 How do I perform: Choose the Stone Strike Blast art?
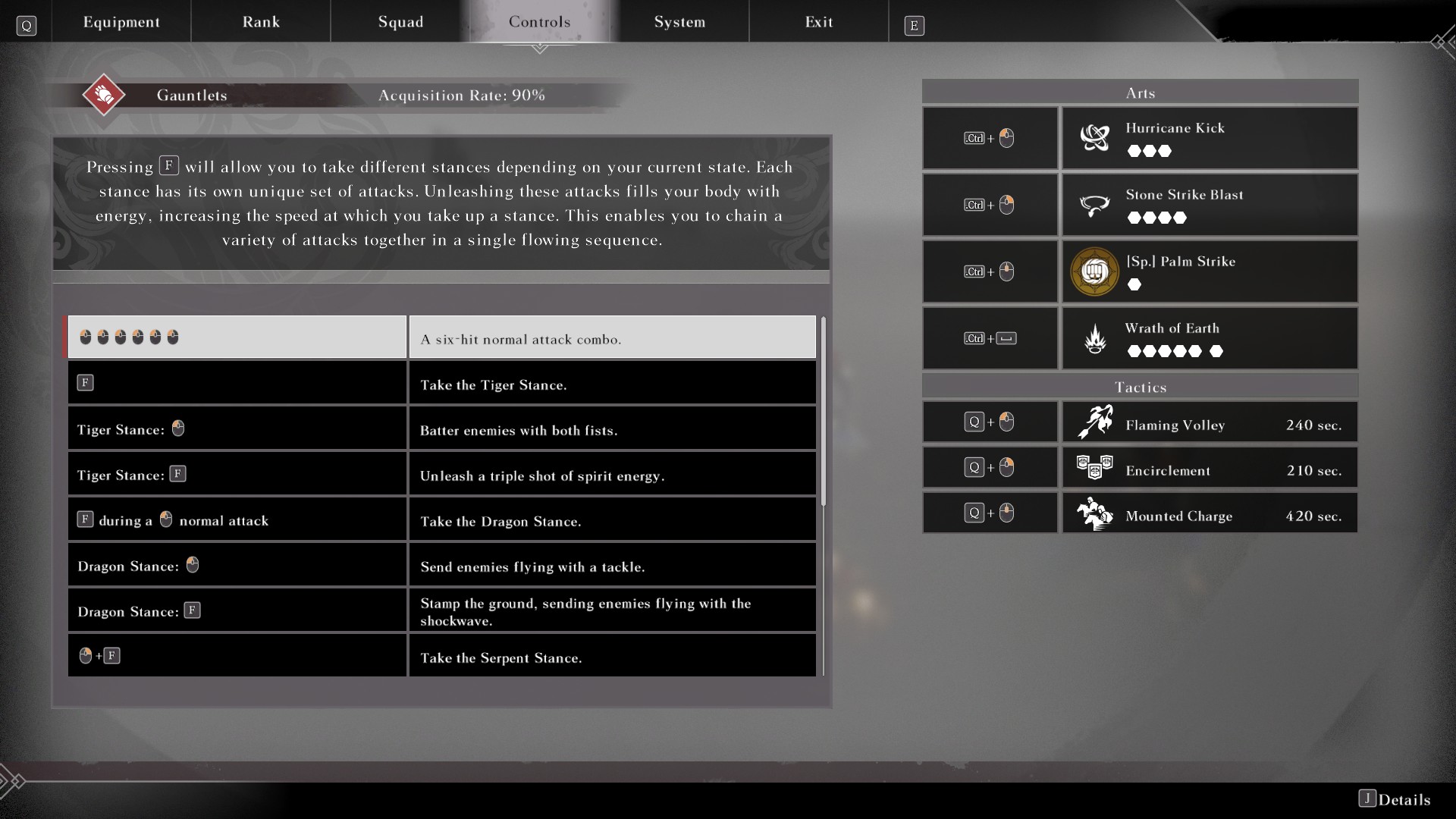point(1209,205)
